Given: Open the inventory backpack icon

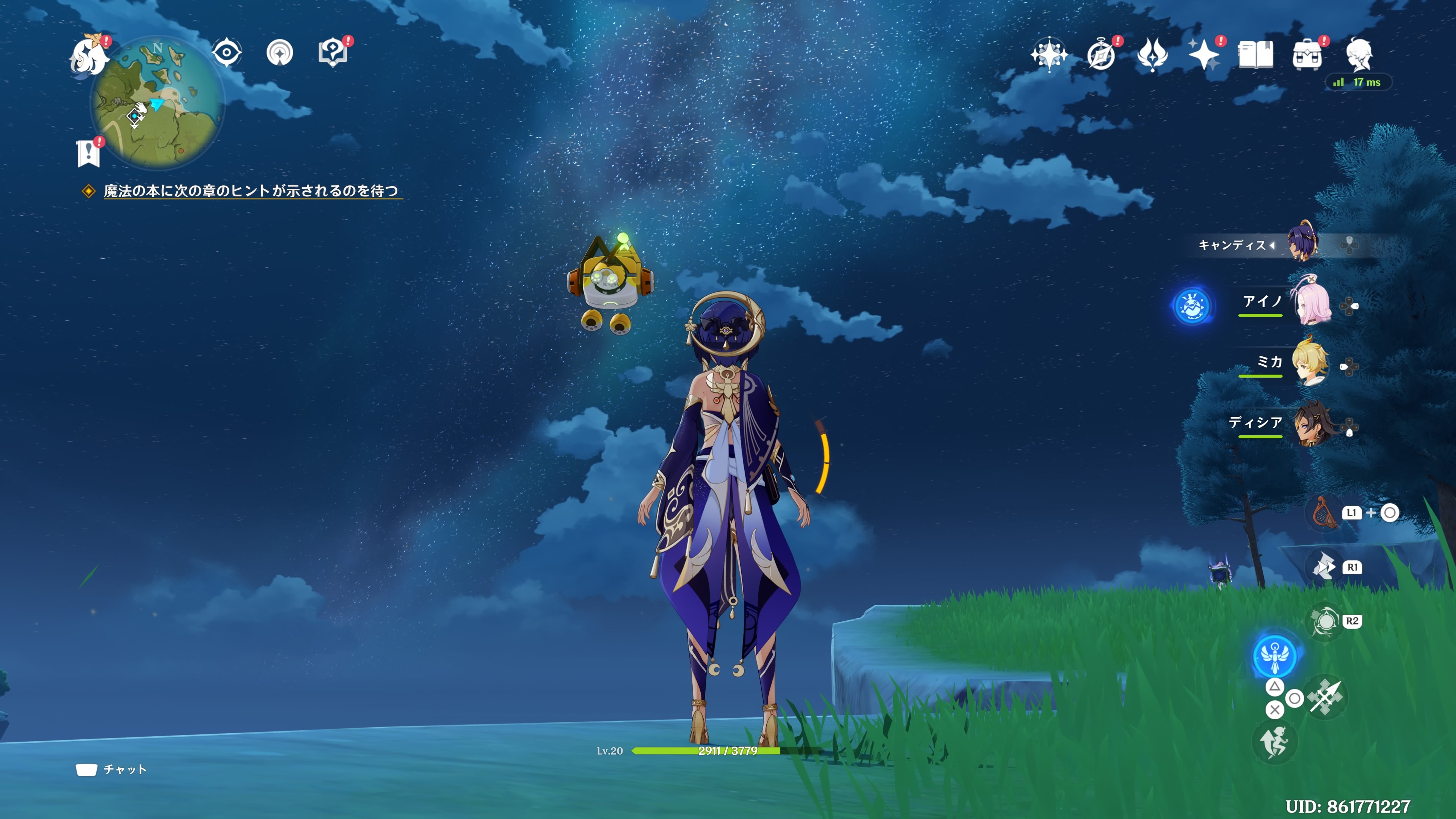Looking at the screenshot, I should pyautogui.click(x=1307, y=55).
